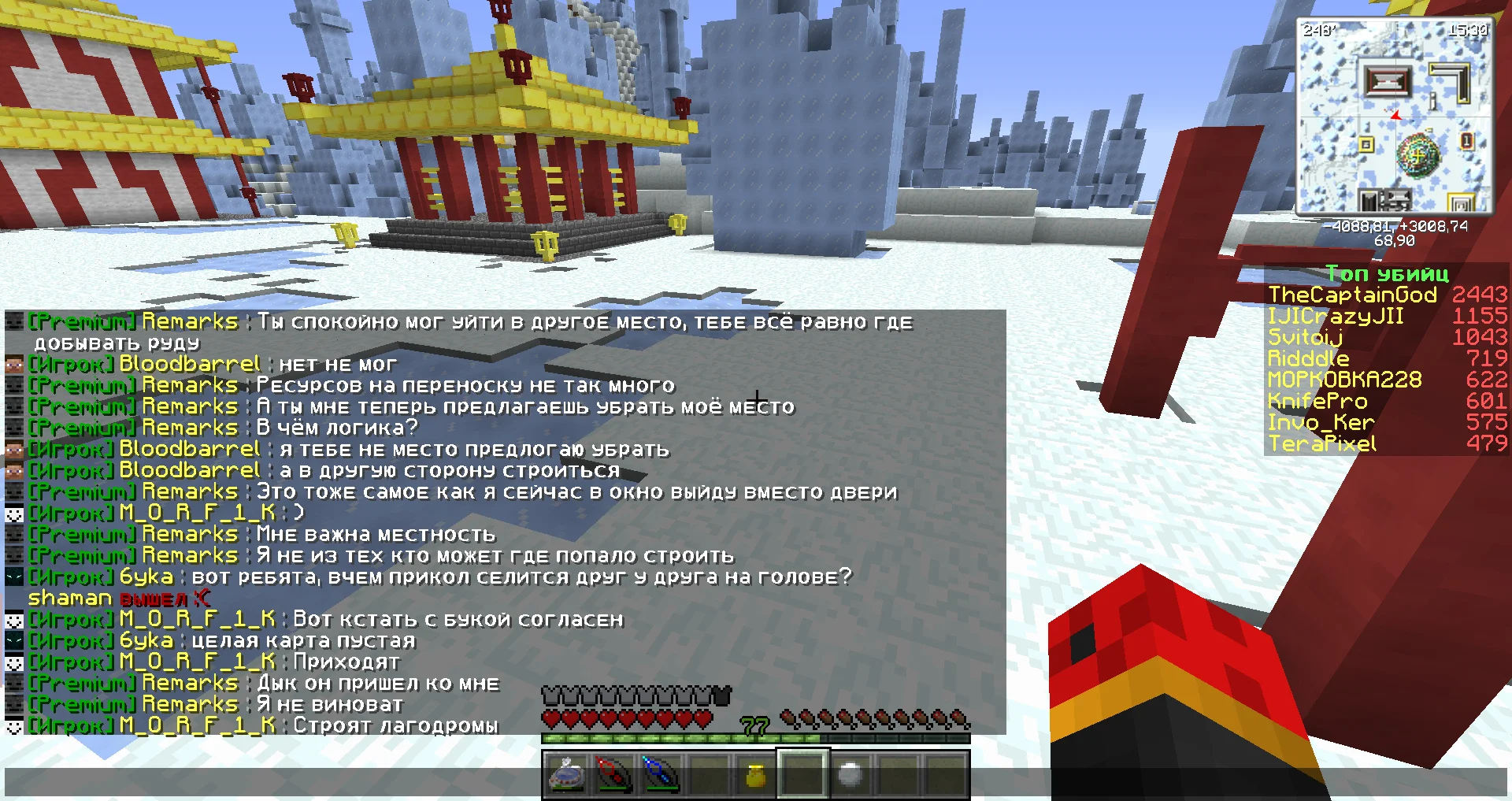Click the name shaman in the chat log
Image resolution: width=1512 pixels, height=801 pixels.
(x=70, y=599)
